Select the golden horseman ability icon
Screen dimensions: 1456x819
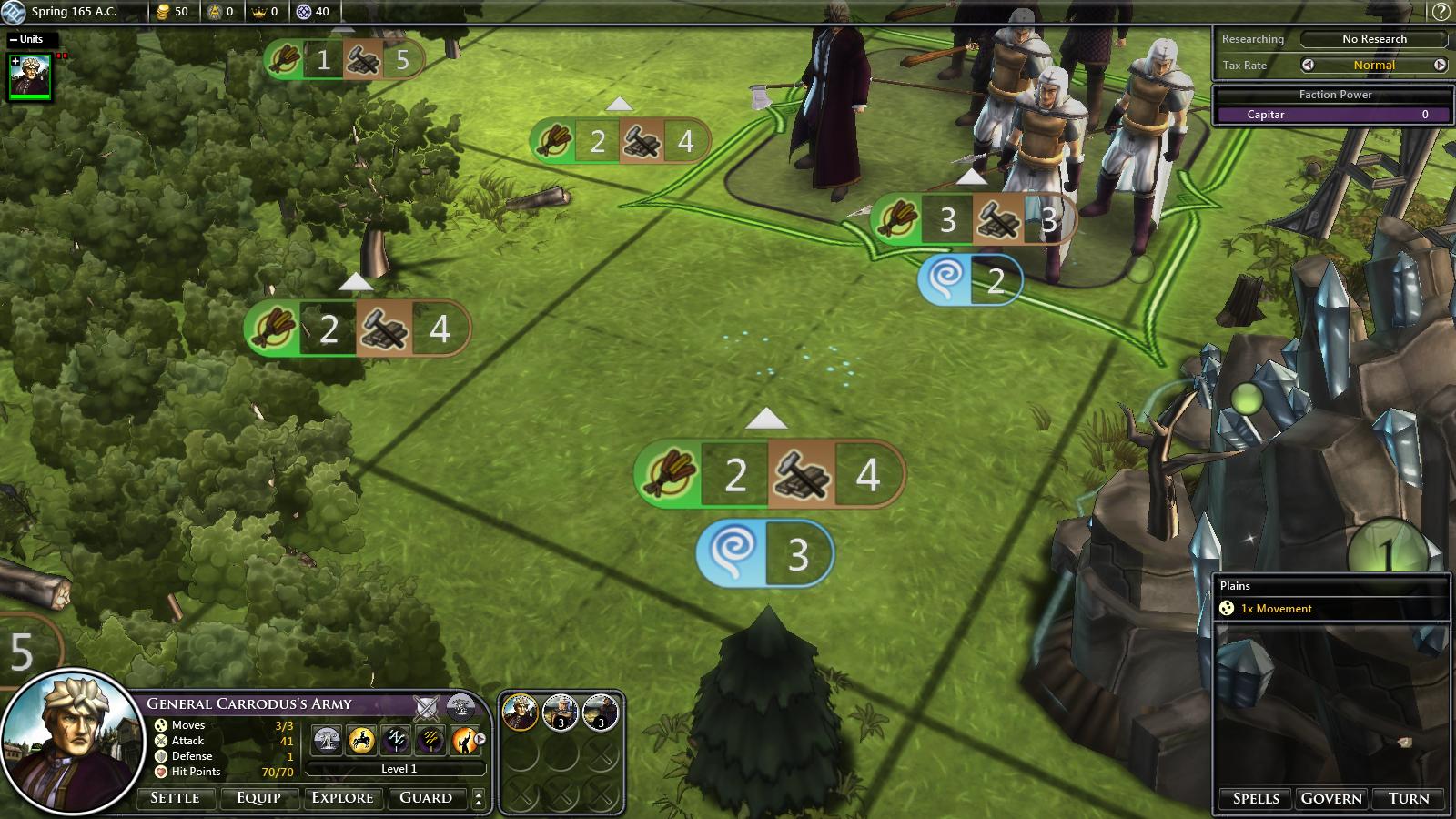pos(361,740)
